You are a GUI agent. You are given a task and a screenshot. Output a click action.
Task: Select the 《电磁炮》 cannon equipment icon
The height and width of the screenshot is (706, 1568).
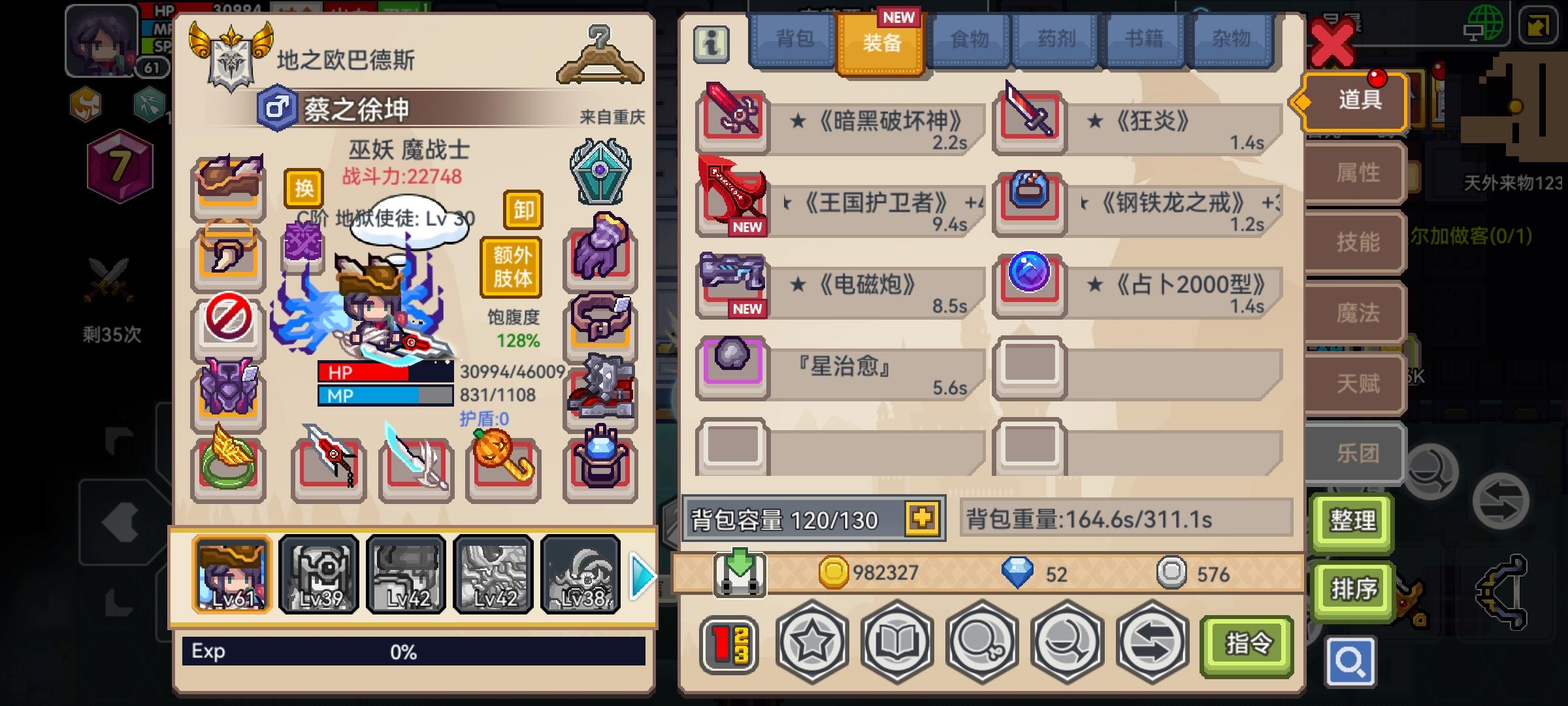click(731, 284)
